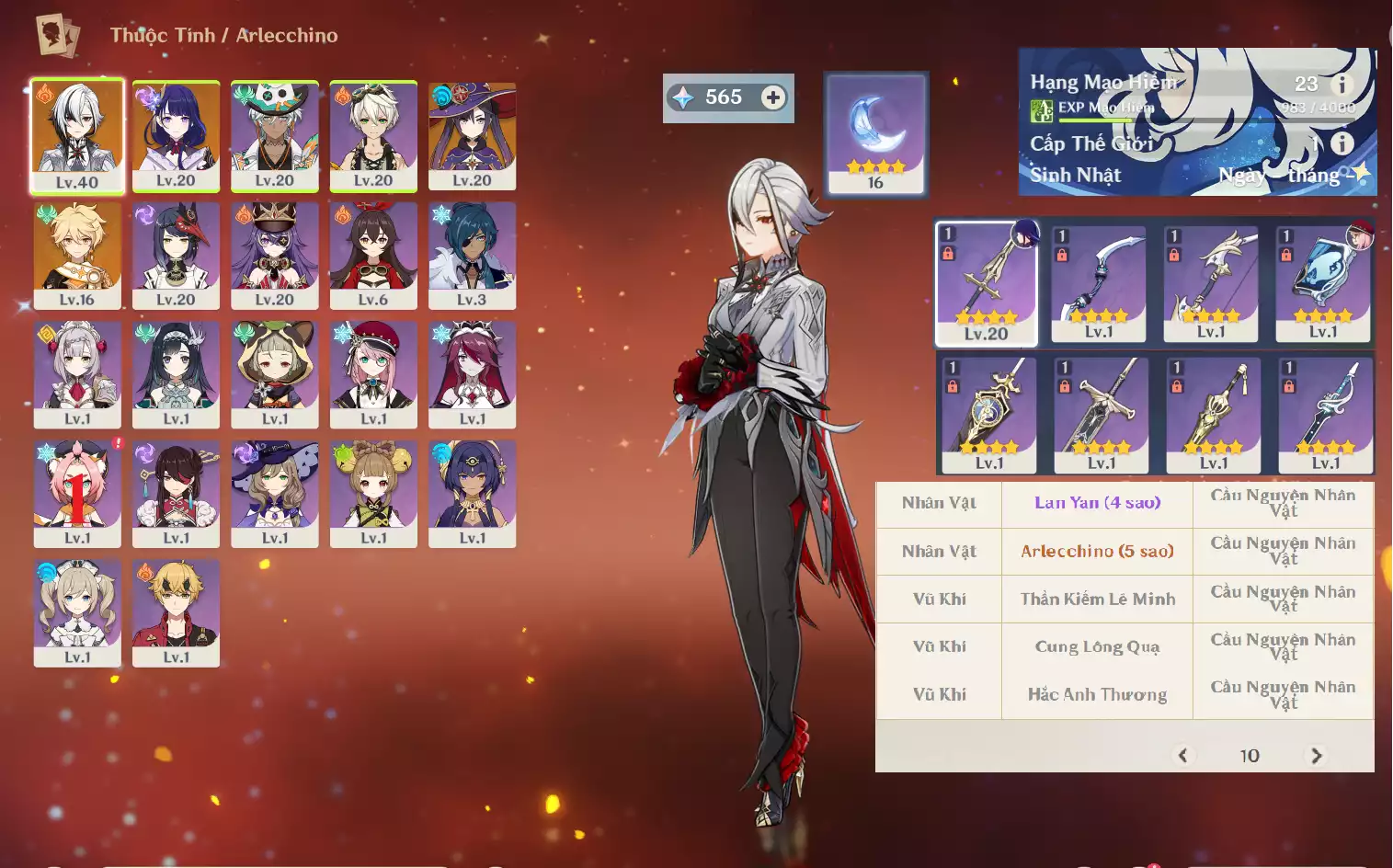Open the character attributes book icon

(x=57, y=35)
